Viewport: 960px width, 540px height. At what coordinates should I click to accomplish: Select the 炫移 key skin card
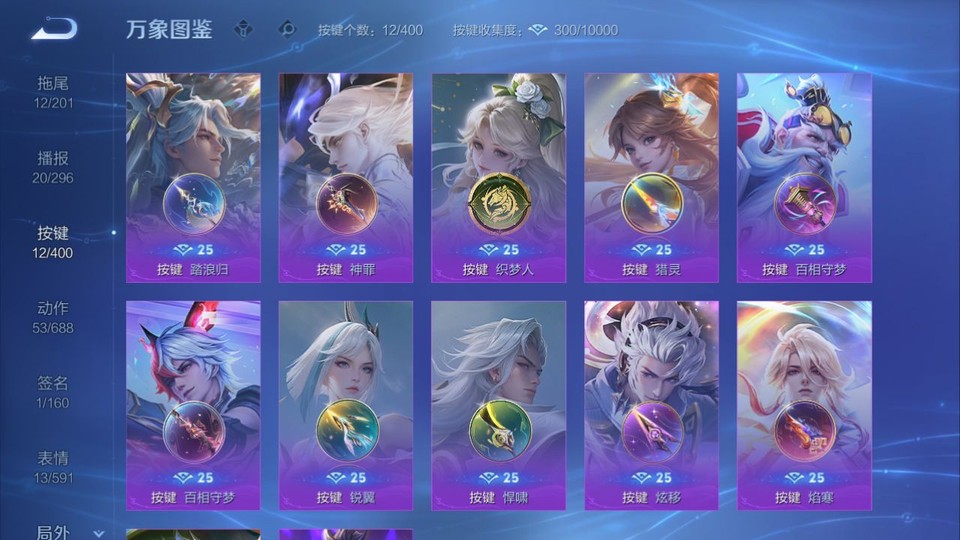651,405
